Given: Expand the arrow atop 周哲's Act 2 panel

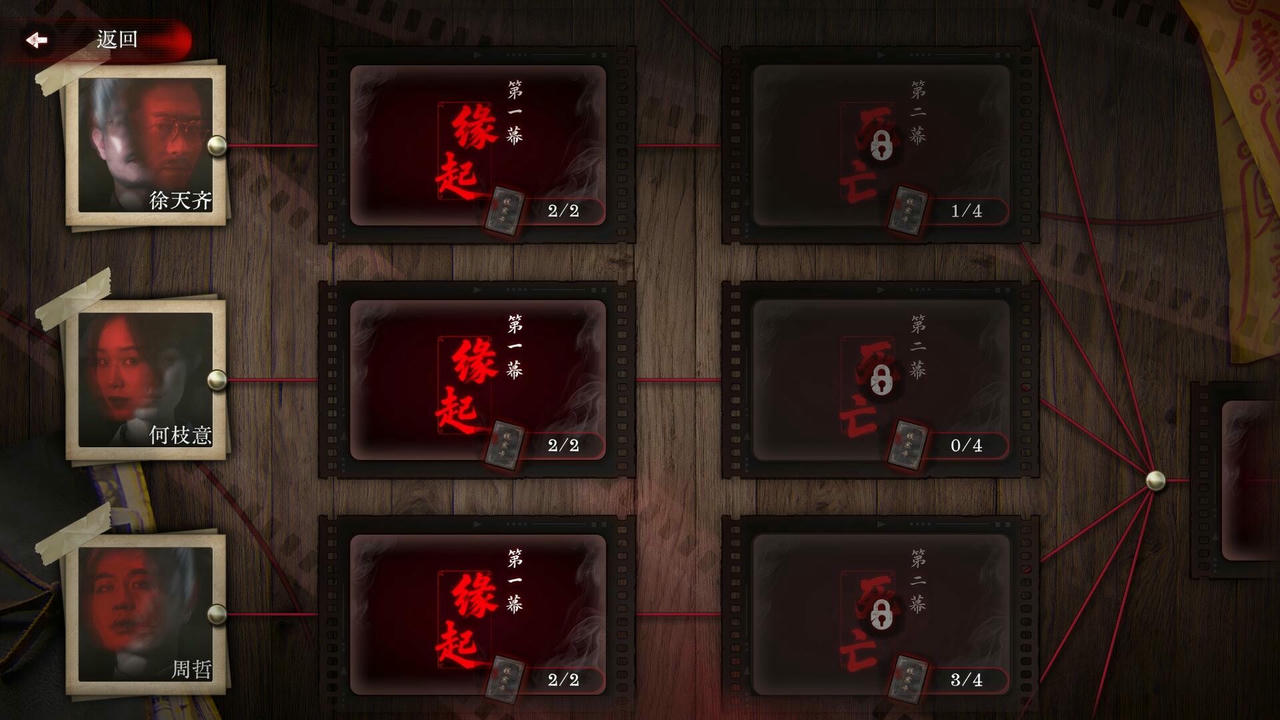Looking at the screenshot, I should click(881, 524).
